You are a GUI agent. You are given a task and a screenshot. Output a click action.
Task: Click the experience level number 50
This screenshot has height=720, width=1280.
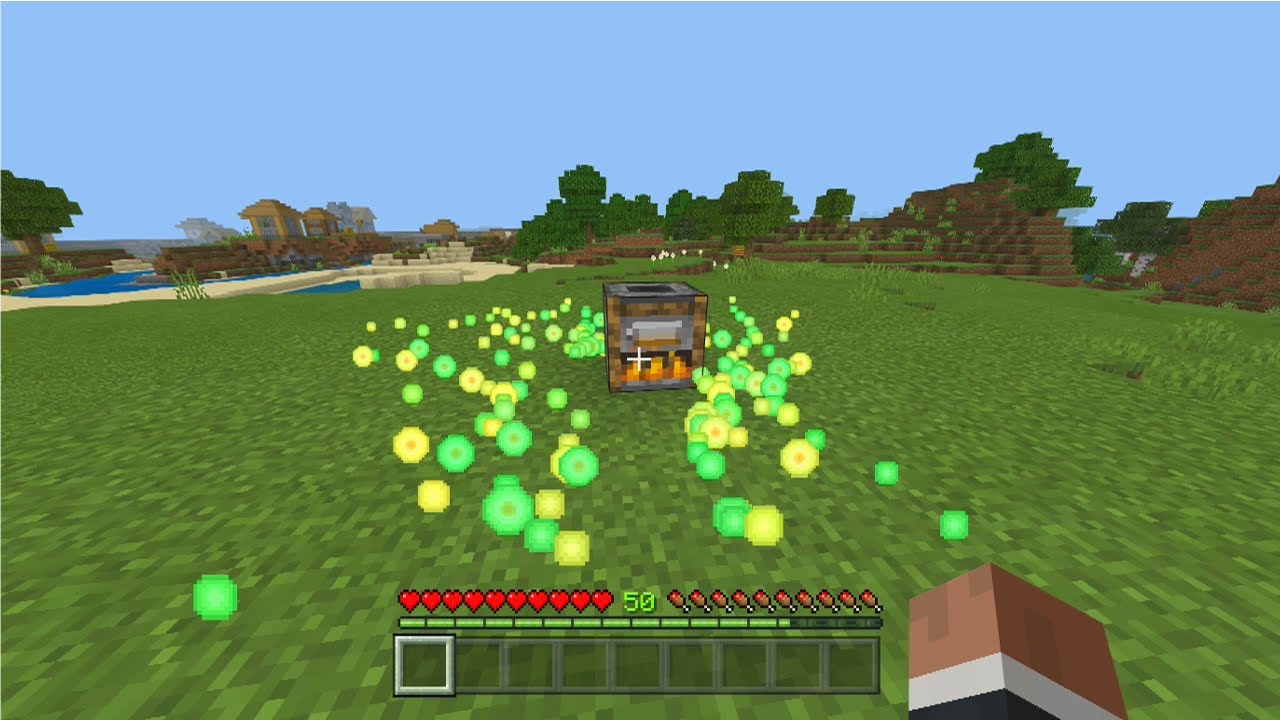click(x=638, y=601)
